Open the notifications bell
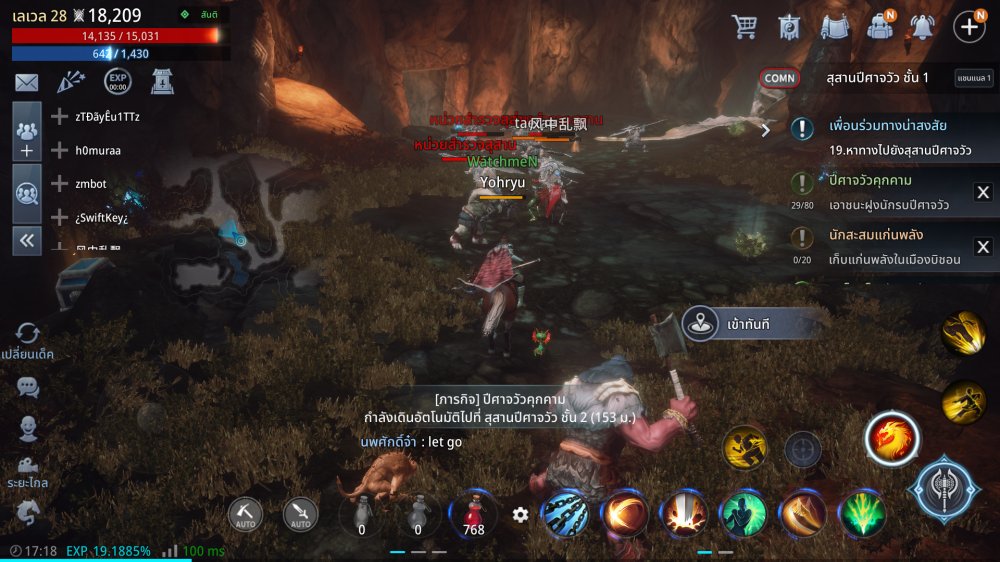Viewport: 1000px width, 562px height. click(x=922, y=26)
